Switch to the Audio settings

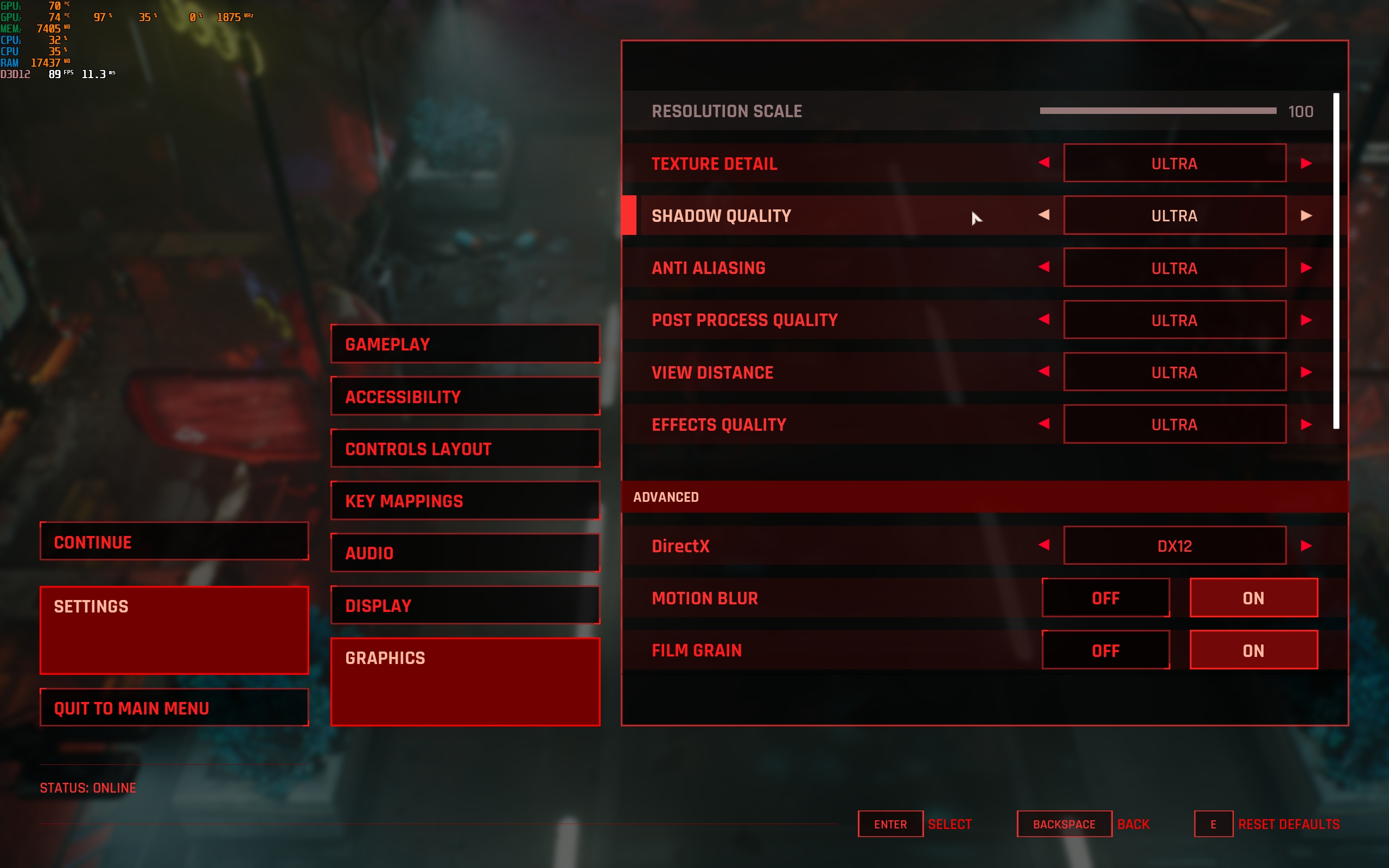click(465, 553)
